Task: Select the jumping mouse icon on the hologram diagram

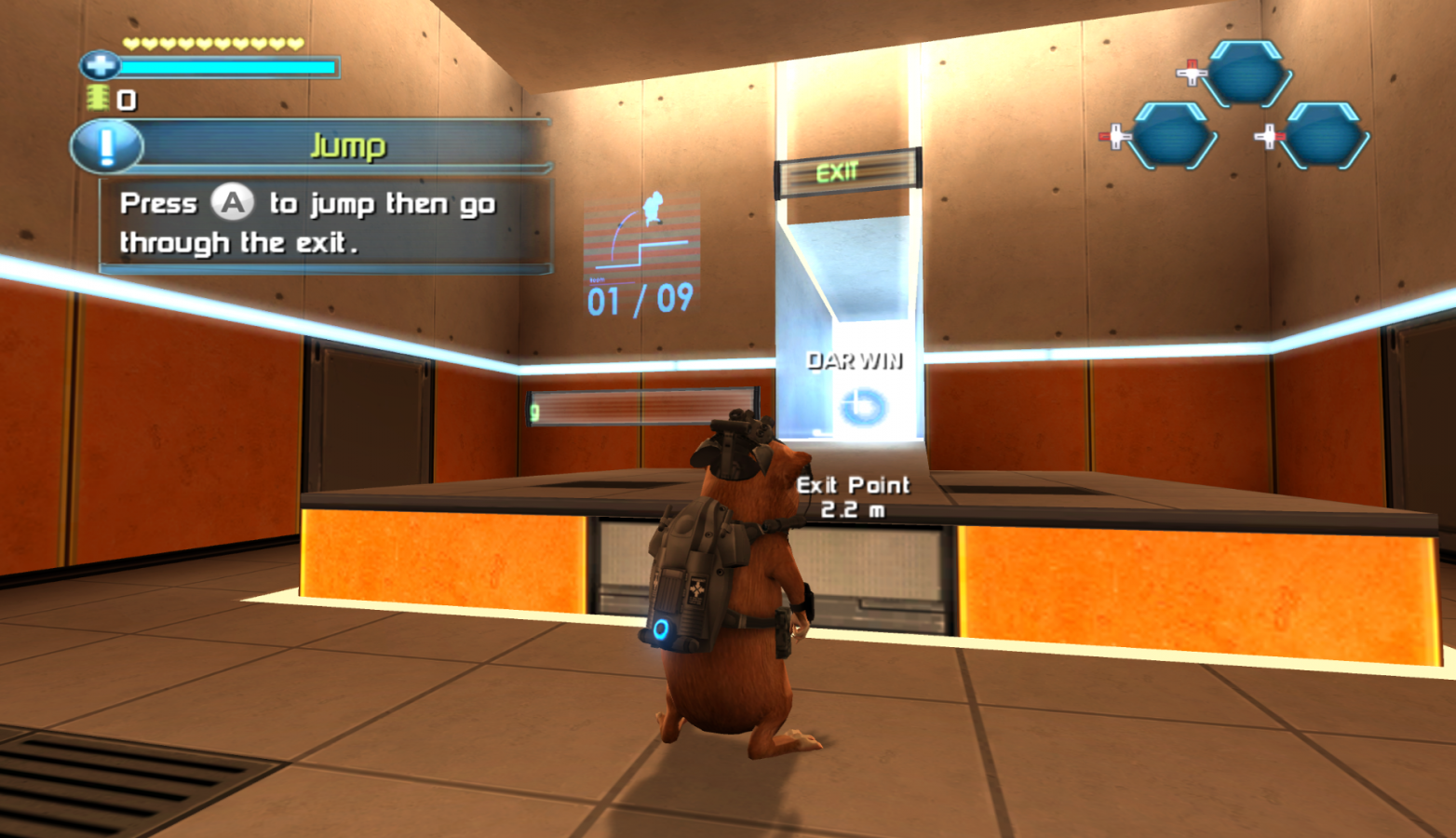Action: [652, 207]
